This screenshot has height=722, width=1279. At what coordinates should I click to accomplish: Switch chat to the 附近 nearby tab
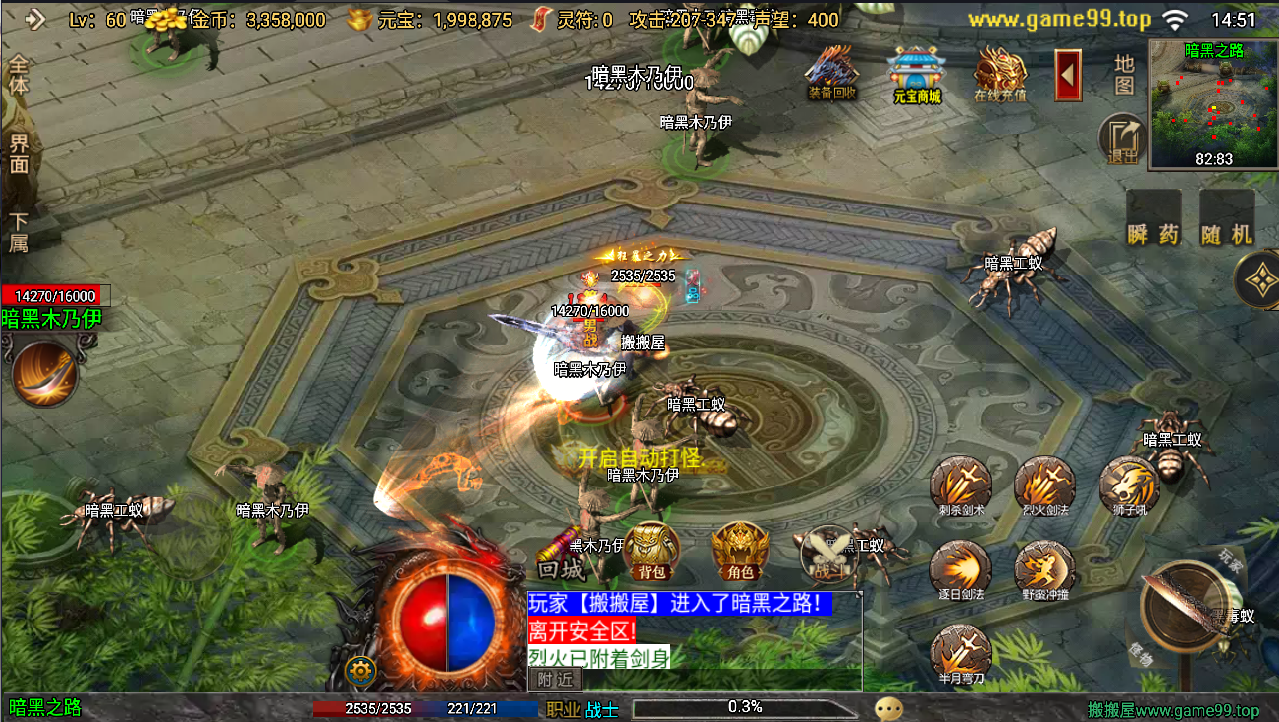pyautogui.click(x=554, y=679)
